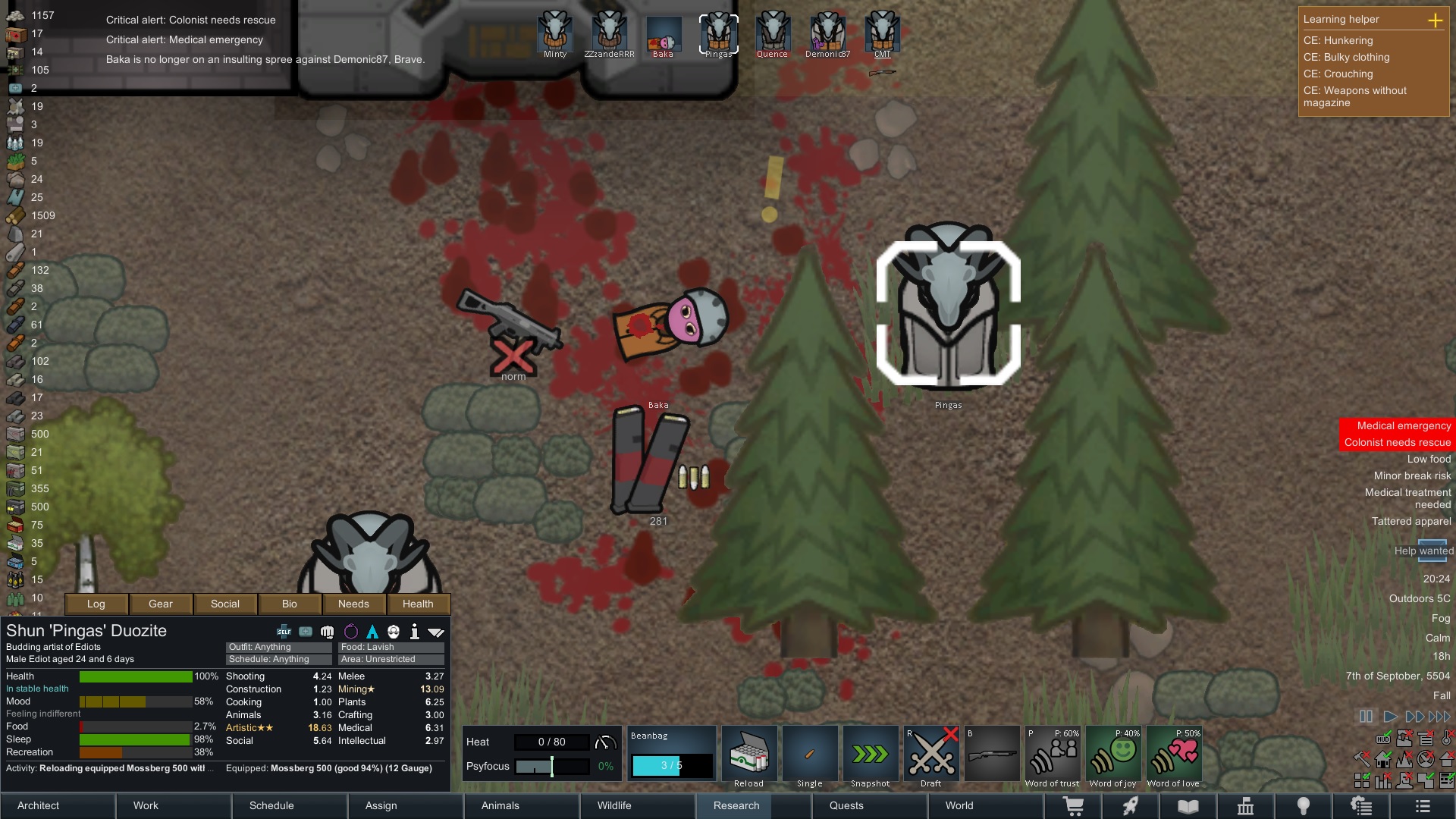Toggle Snapshot aim mode
1456x819 pixels.
pyautogui.click(x=870, y=755)
